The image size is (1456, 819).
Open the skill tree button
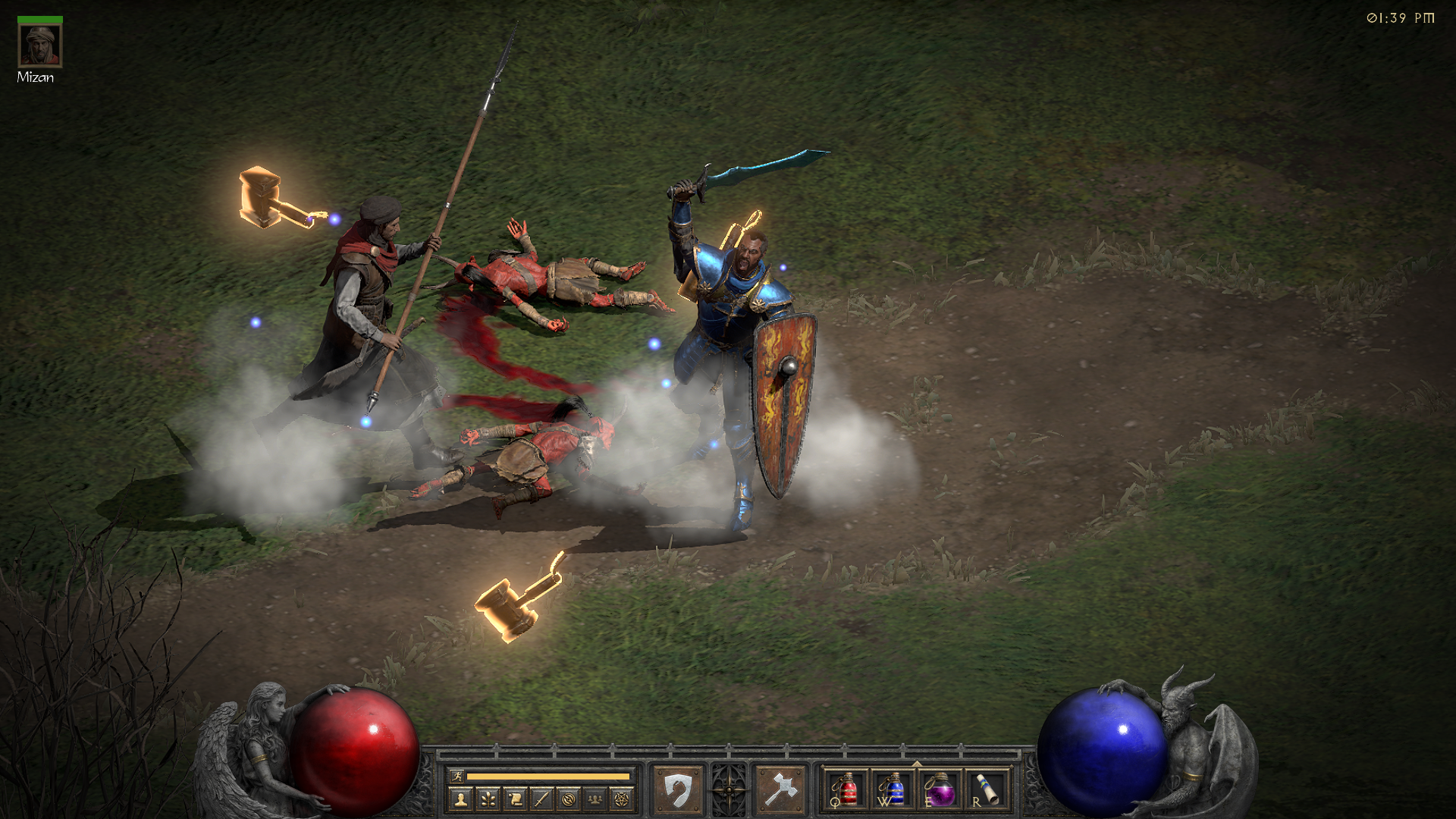[x=488, y=799]
